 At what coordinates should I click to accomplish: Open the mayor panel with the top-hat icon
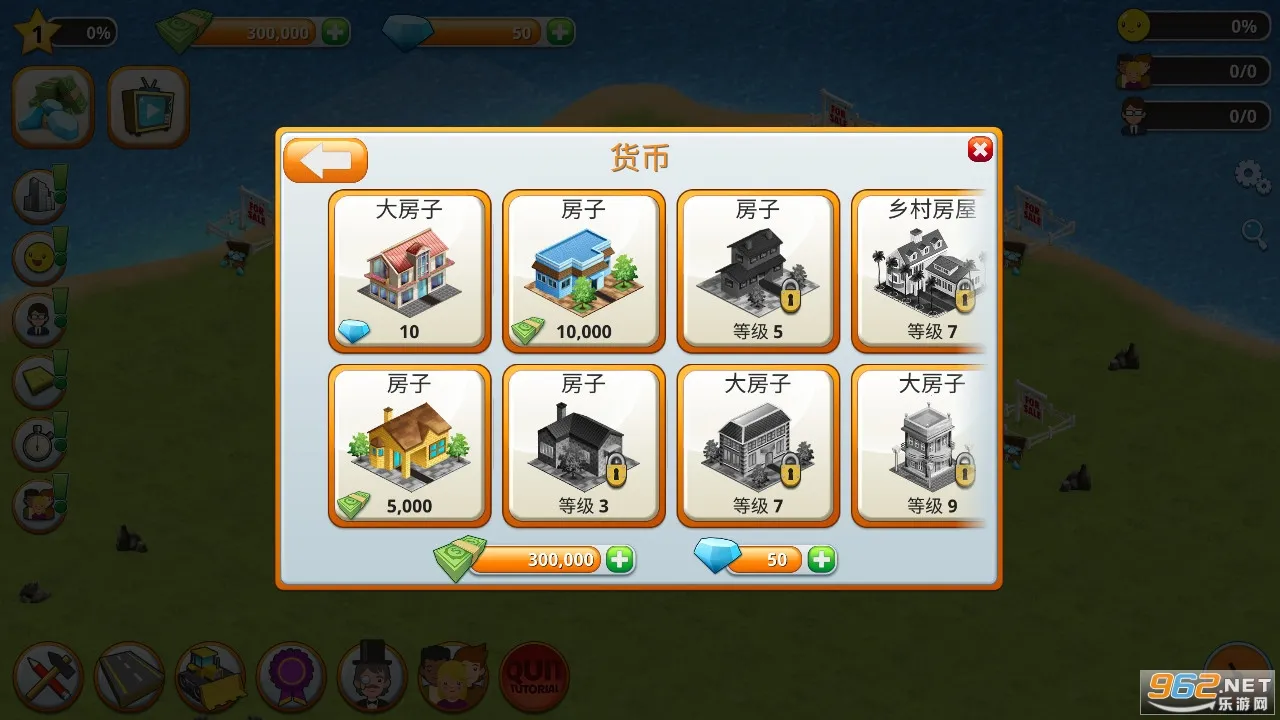pos(373,677)
